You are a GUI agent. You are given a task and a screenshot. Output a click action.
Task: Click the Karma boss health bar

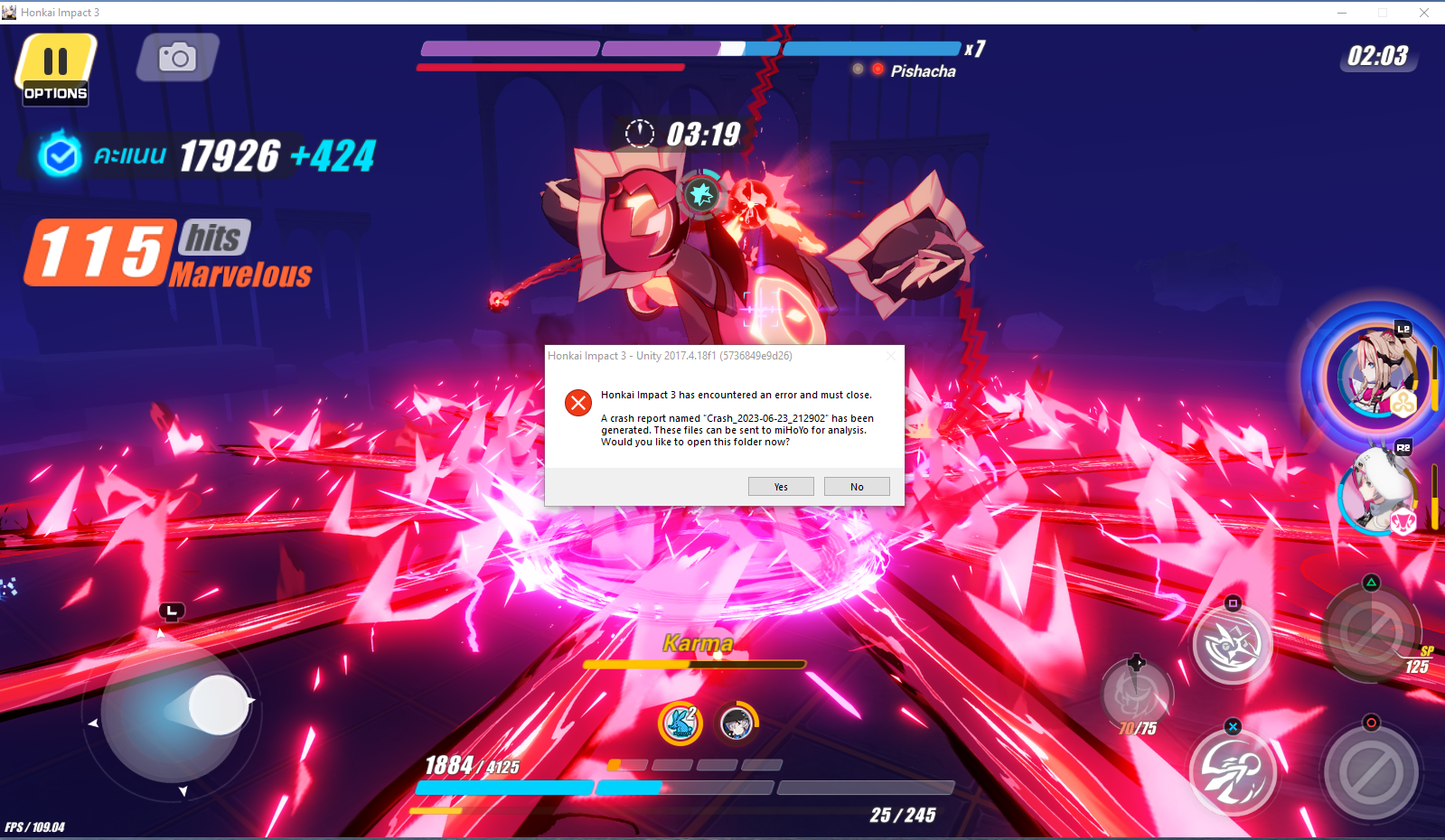tap(696, 664)
